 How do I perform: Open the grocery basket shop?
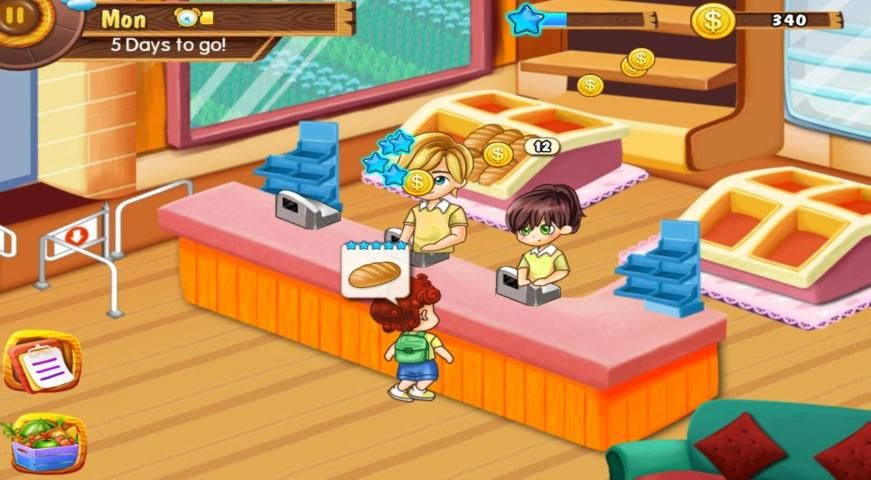[44, 441]
